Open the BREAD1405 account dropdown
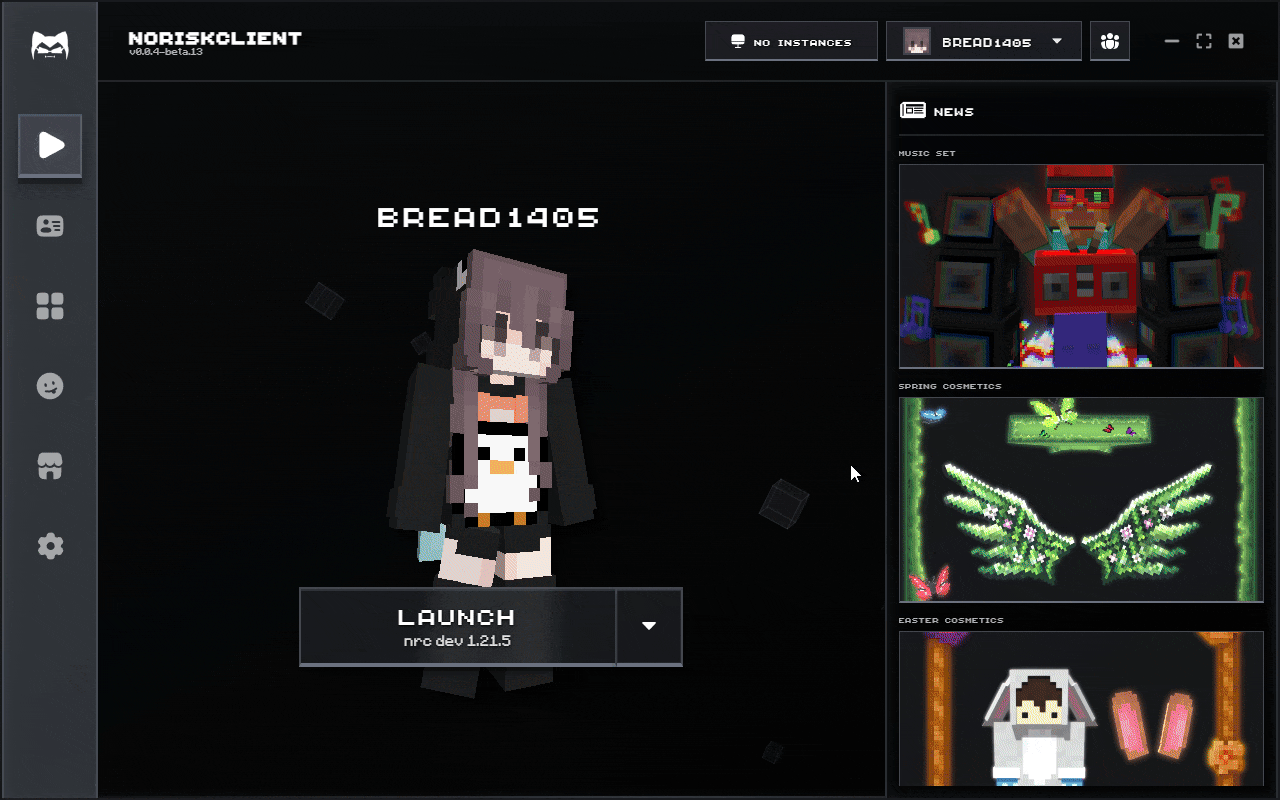Viewport: 1280px width, 800px height. 983,42
